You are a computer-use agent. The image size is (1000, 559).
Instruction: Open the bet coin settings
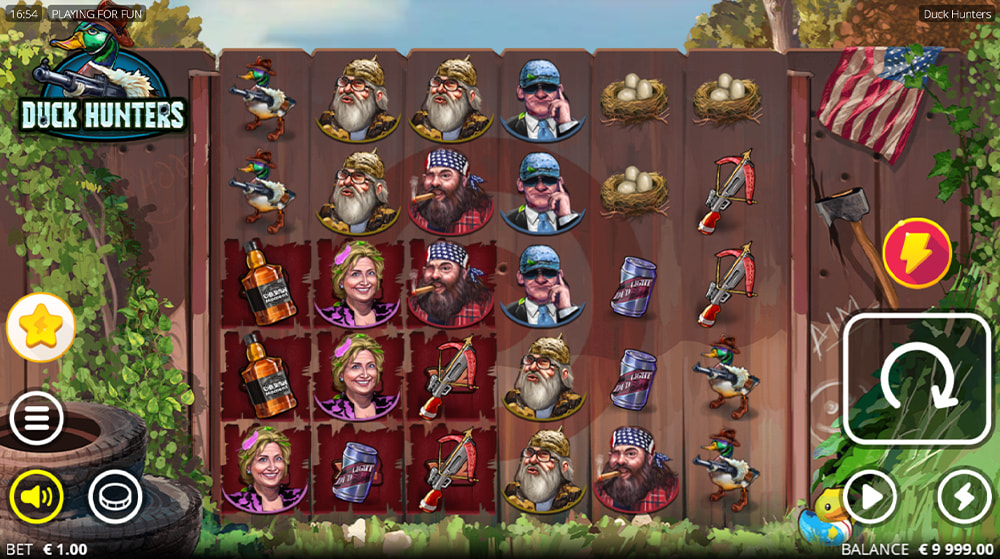coord(115,495)
